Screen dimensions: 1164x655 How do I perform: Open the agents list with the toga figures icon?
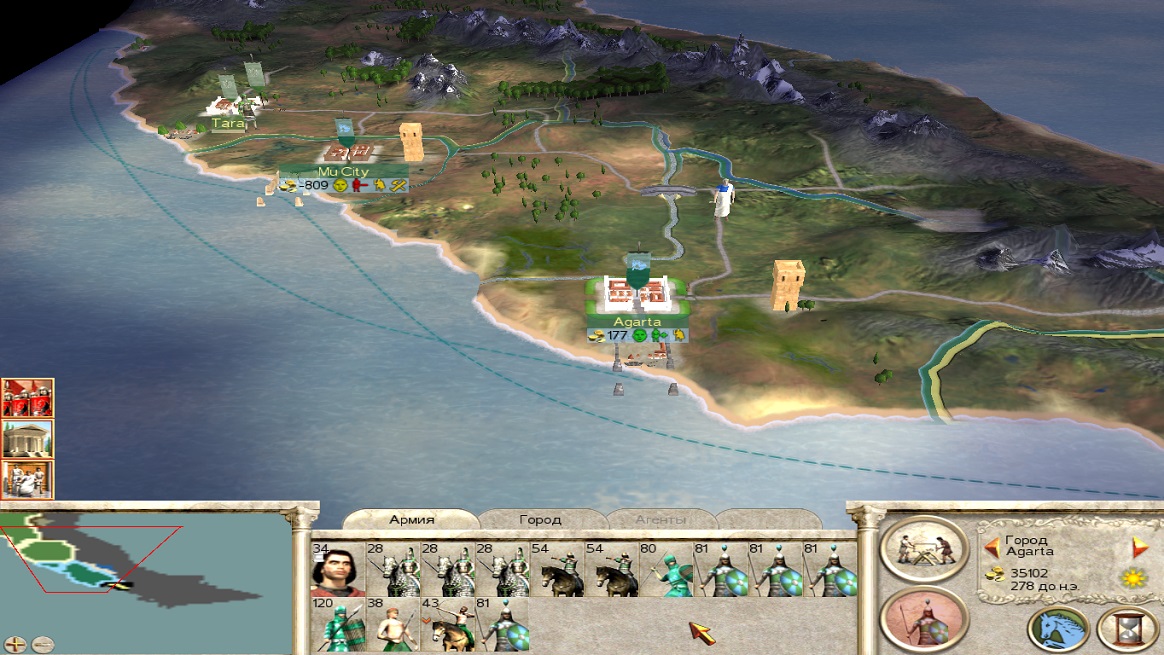tap(27, 480)
